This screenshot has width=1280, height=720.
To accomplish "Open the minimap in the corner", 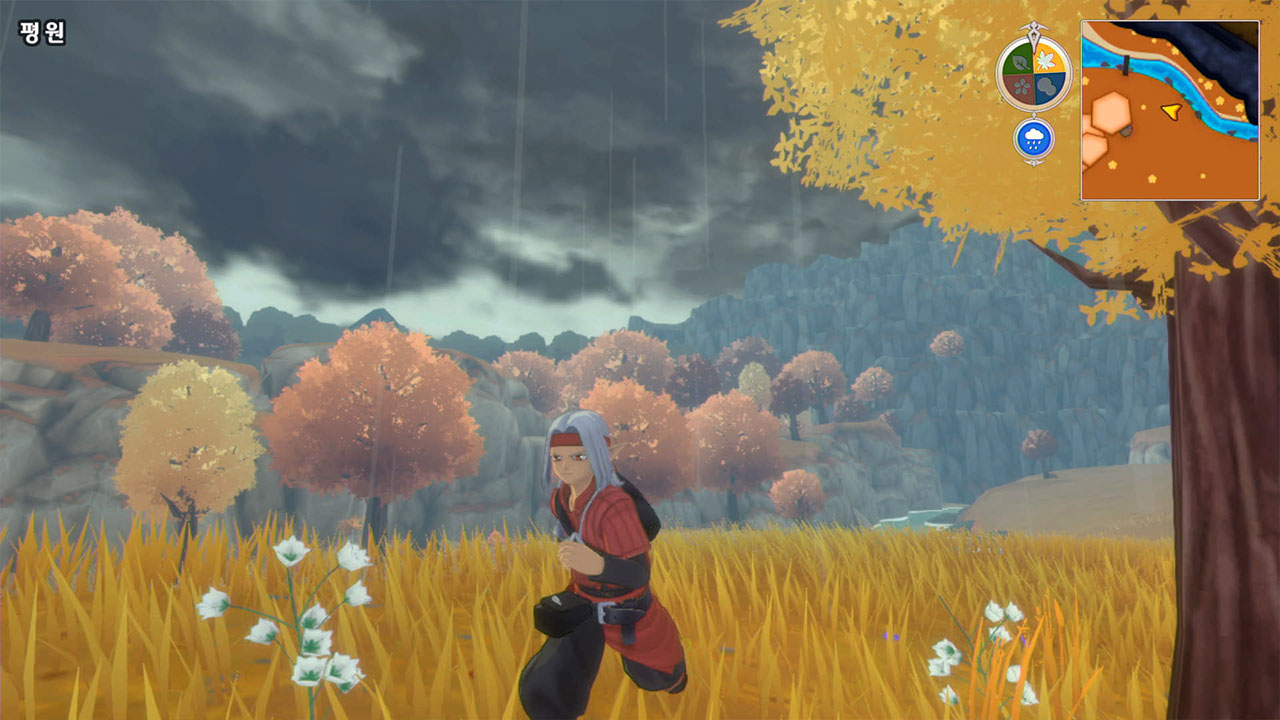I will 1170,110.
